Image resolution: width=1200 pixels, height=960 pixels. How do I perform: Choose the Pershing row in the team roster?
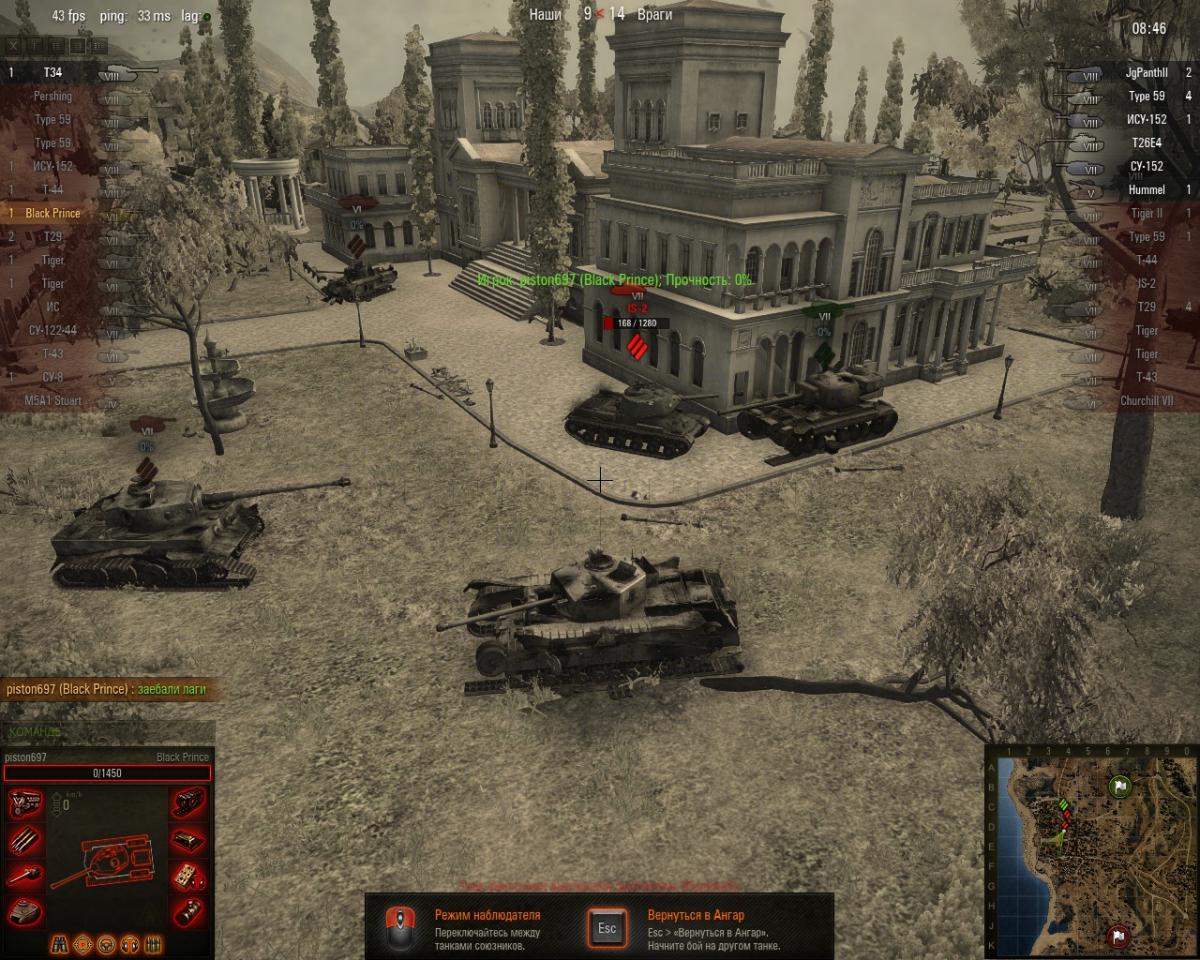52,96
